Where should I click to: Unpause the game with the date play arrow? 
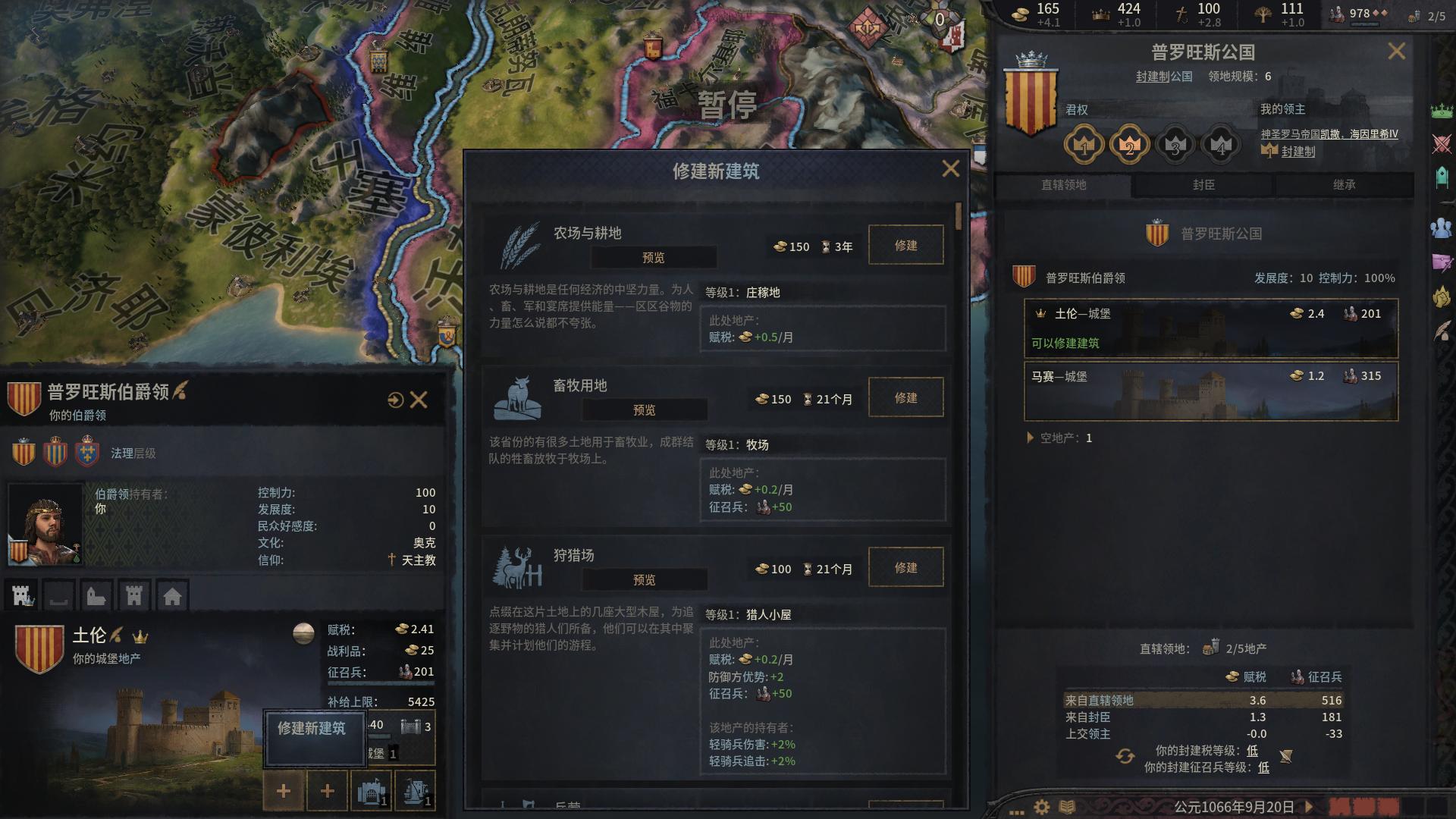tap(1310, 808)
